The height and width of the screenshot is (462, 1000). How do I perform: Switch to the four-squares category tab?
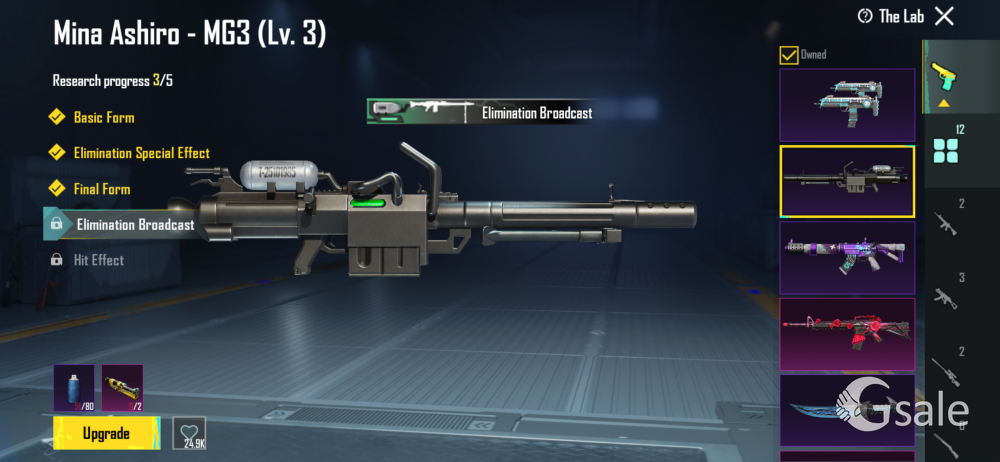coord(946,146)
